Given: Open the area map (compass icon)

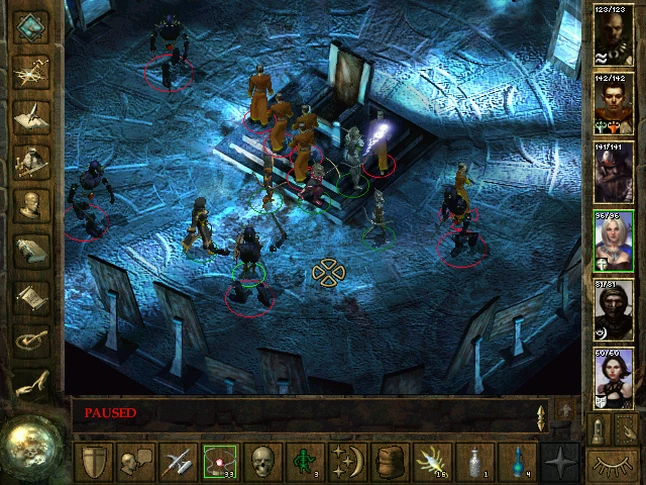Looking at the screenshot, I should (32, 70).
